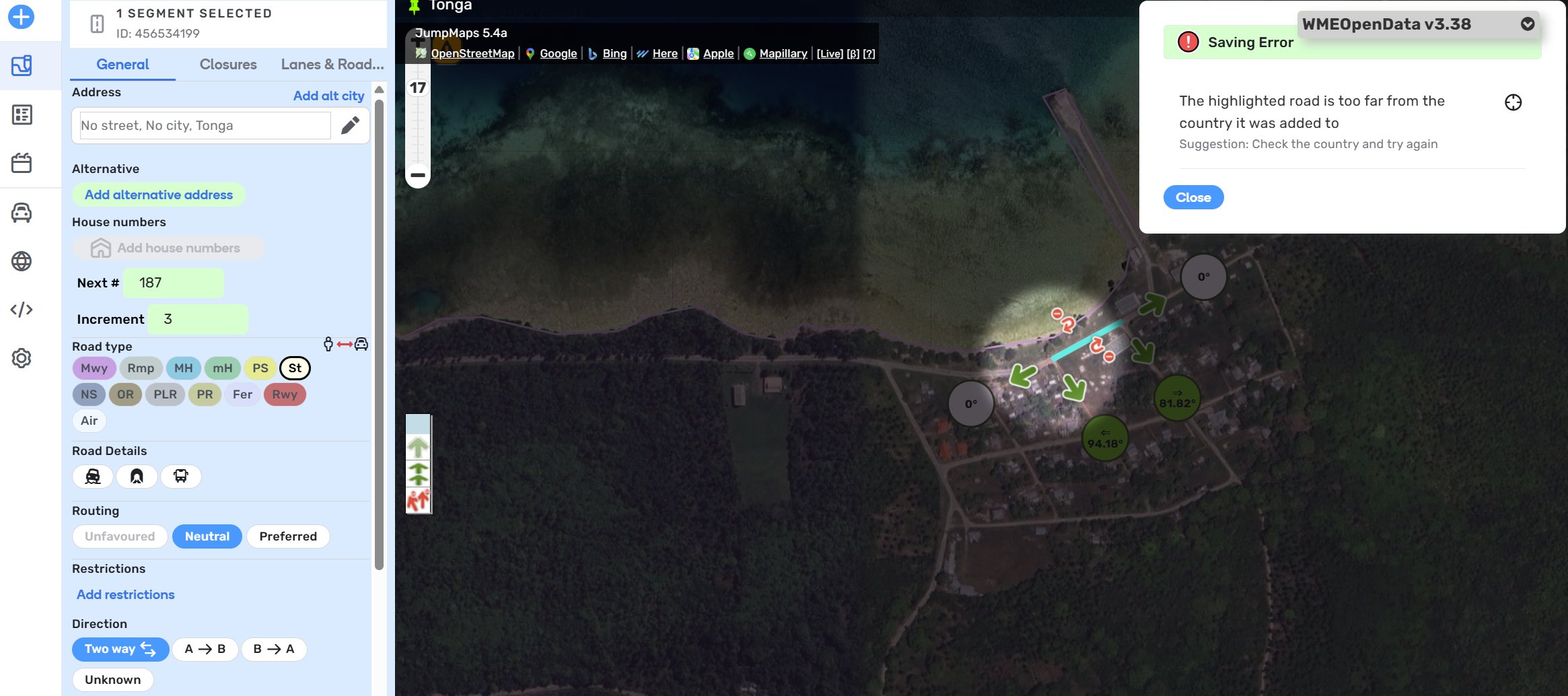The width and height of the screenshot is (1568, 696).
Task: Switch to the Closures tab
Action: click(228, 65)
